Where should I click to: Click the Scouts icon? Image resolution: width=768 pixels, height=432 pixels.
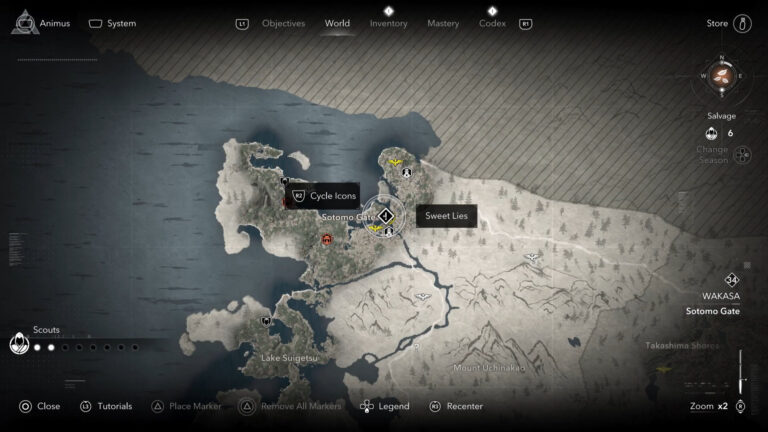tap(18, 344)
